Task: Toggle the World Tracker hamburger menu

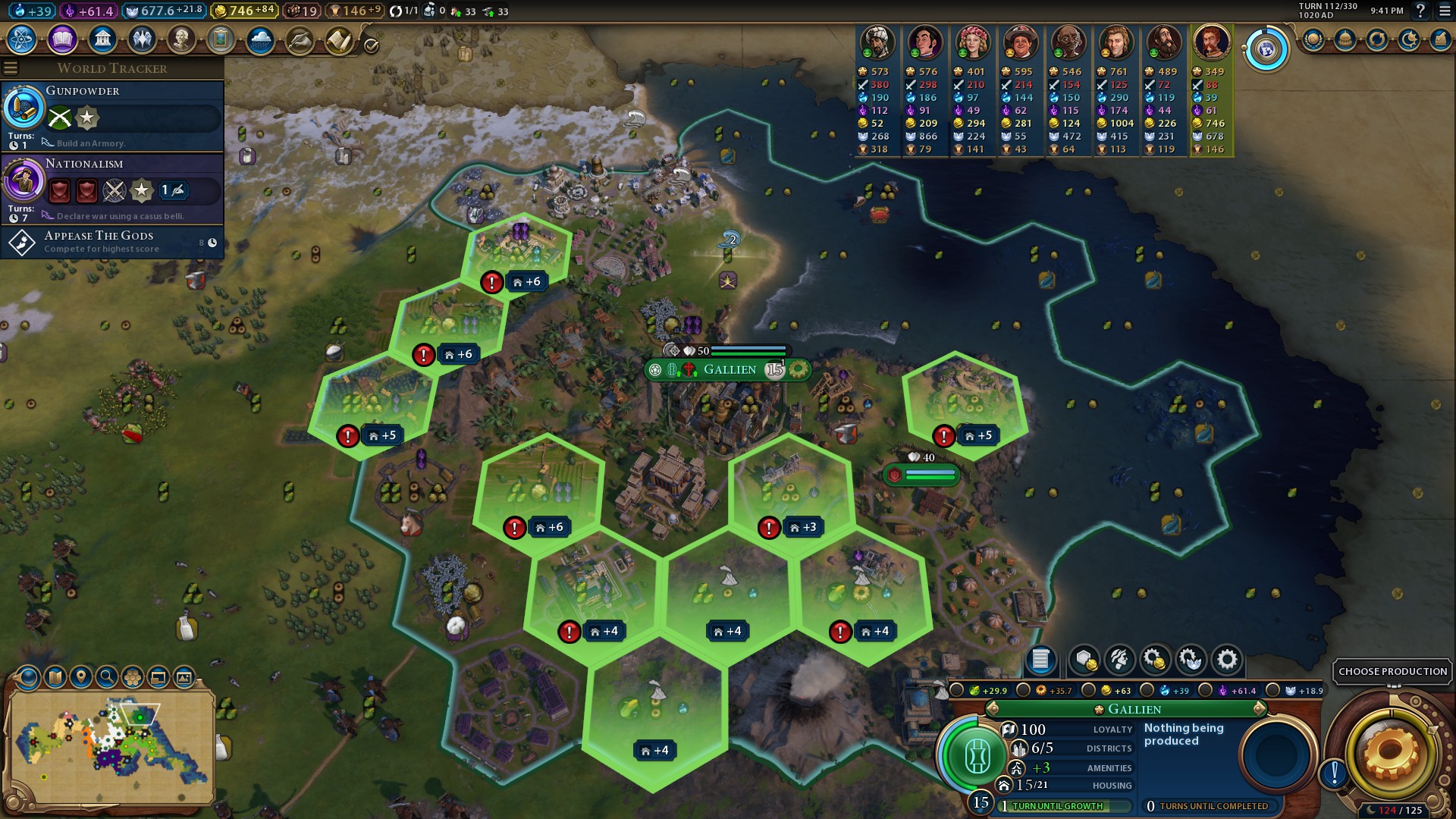Action: tap(11, 68)
